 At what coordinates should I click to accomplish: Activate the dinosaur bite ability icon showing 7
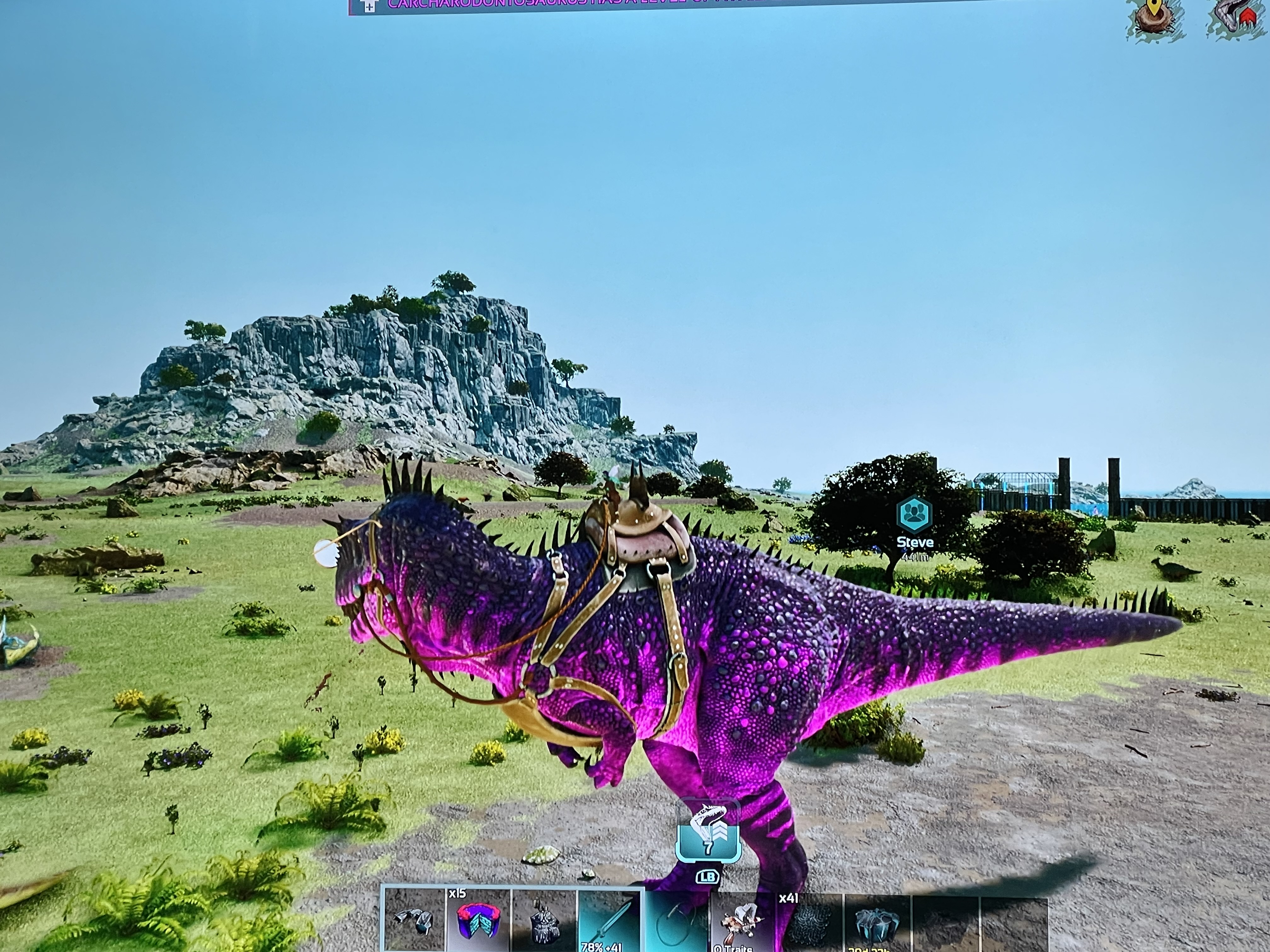(707, 830)
